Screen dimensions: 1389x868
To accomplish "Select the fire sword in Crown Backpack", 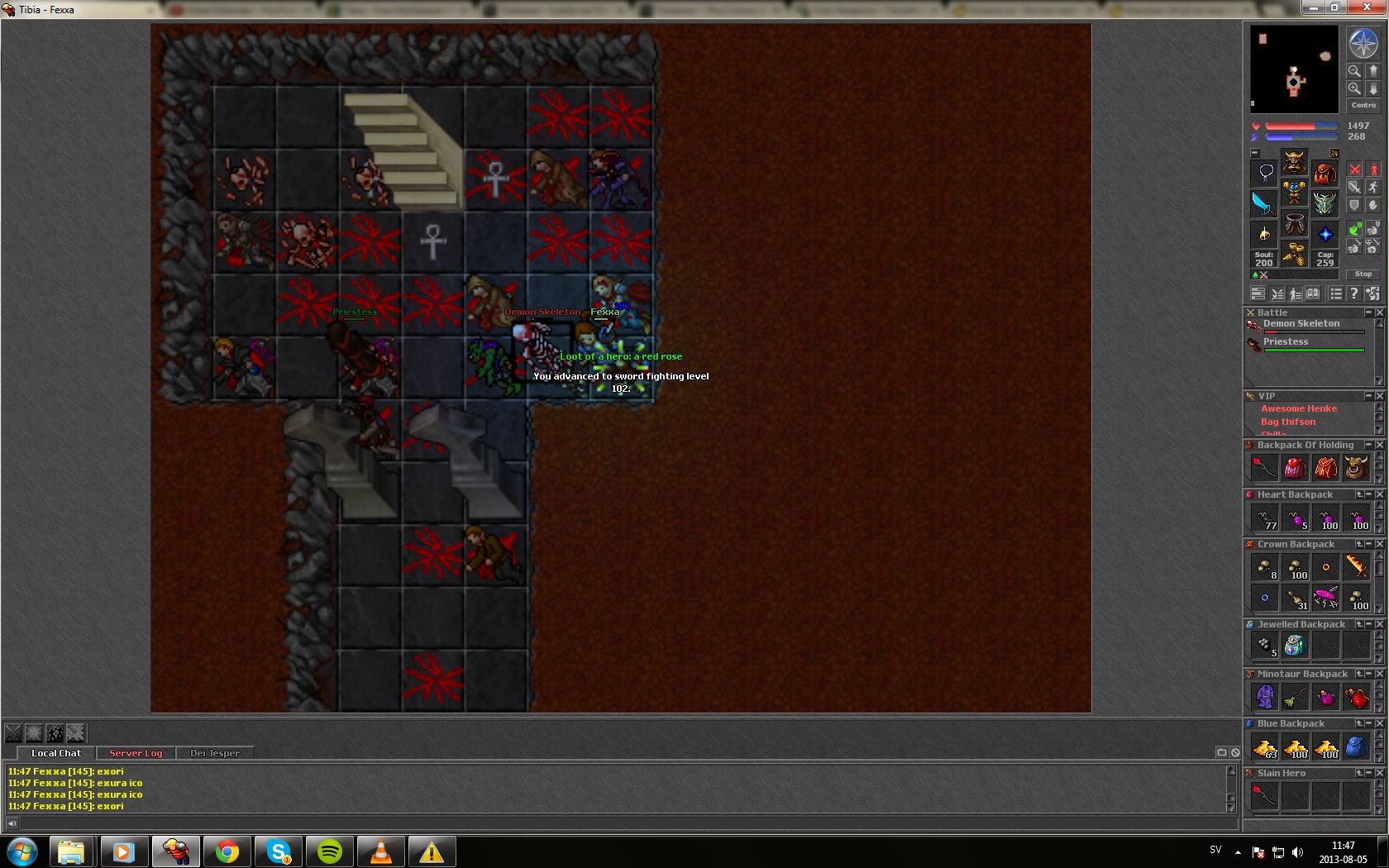I will (x=1356, y=567).
